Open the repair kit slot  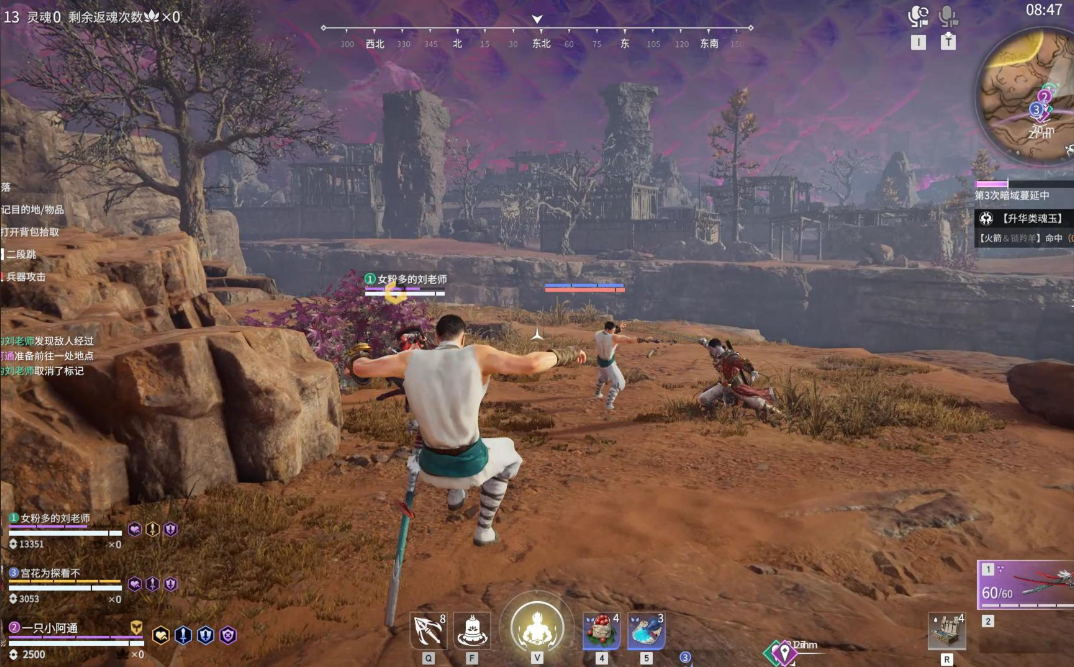(946, 630)
